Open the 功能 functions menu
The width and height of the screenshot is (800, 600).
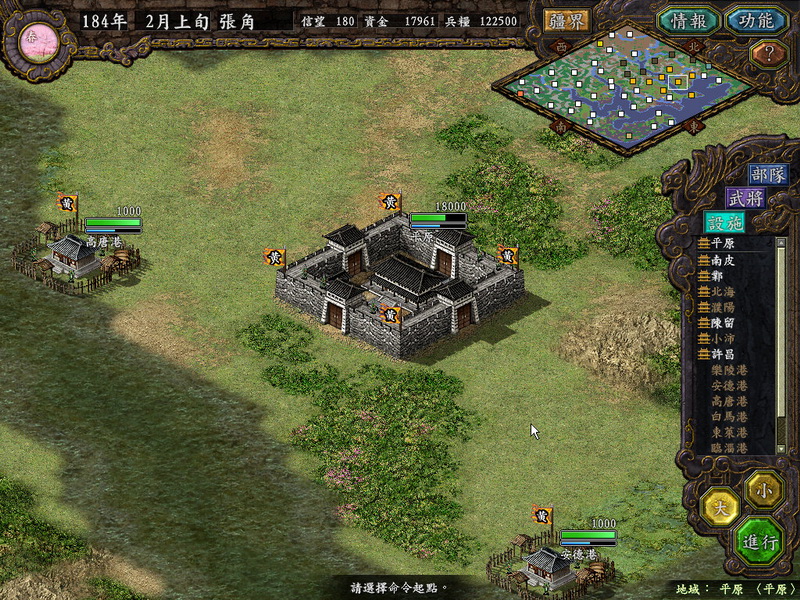pyautogui.click(x=750, y=20)
